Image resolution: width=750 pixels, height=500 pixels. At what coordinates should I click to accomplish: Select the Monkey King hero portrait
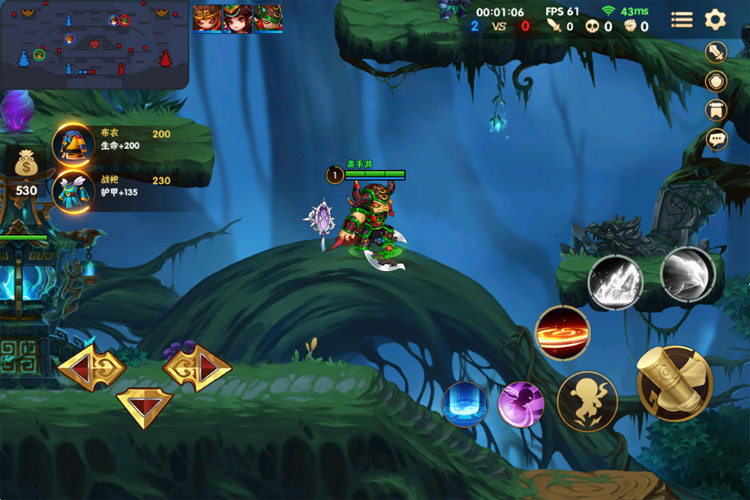[207, 18]
